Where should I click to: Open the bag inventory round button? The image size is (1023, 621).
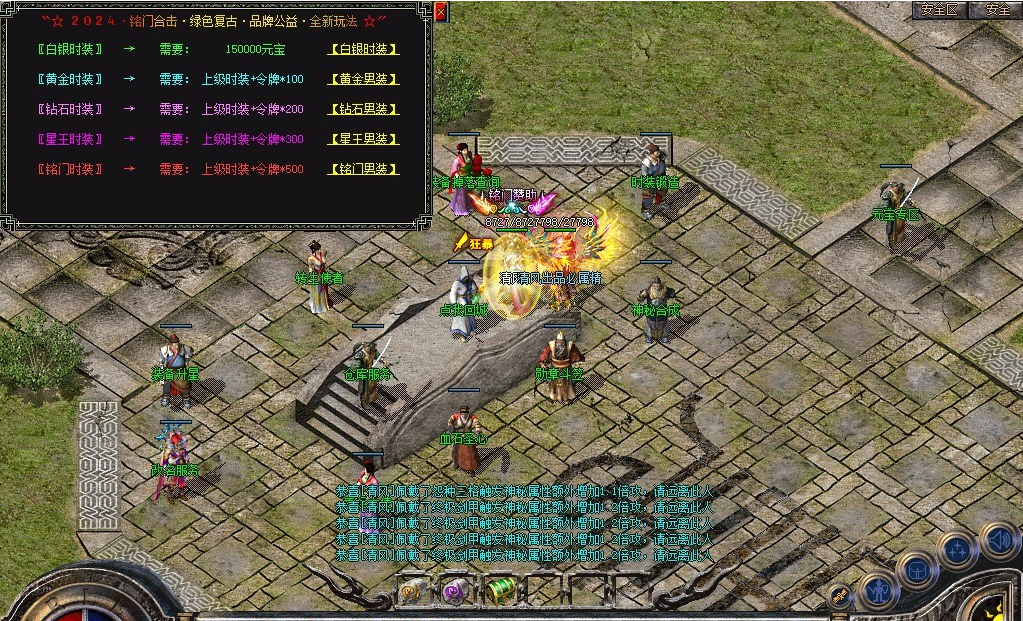pyautogui.click(x=916, y=571)
